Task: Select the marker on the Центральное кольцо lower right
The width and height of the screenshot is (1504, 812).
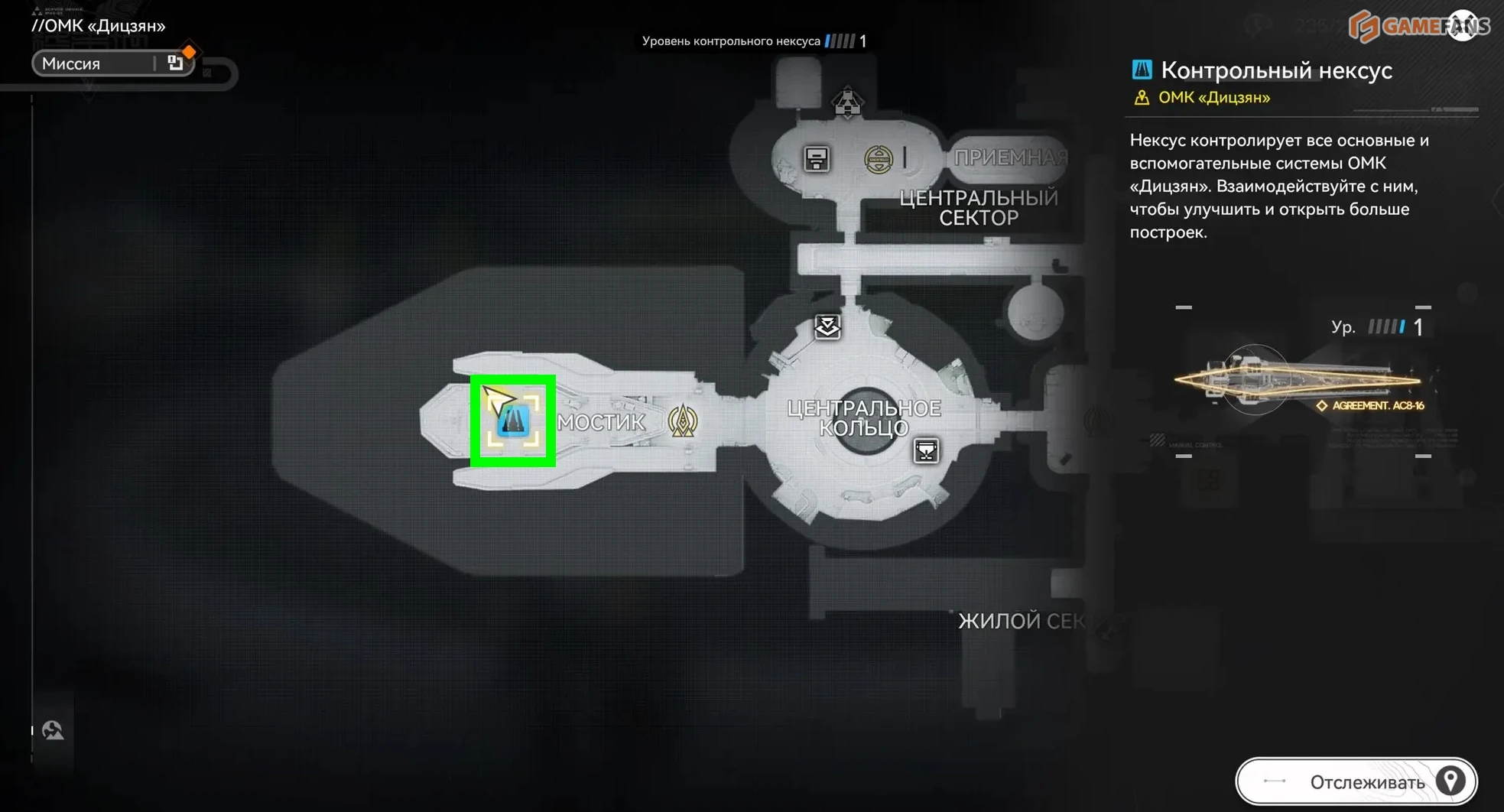Action: tap(926, 451)
